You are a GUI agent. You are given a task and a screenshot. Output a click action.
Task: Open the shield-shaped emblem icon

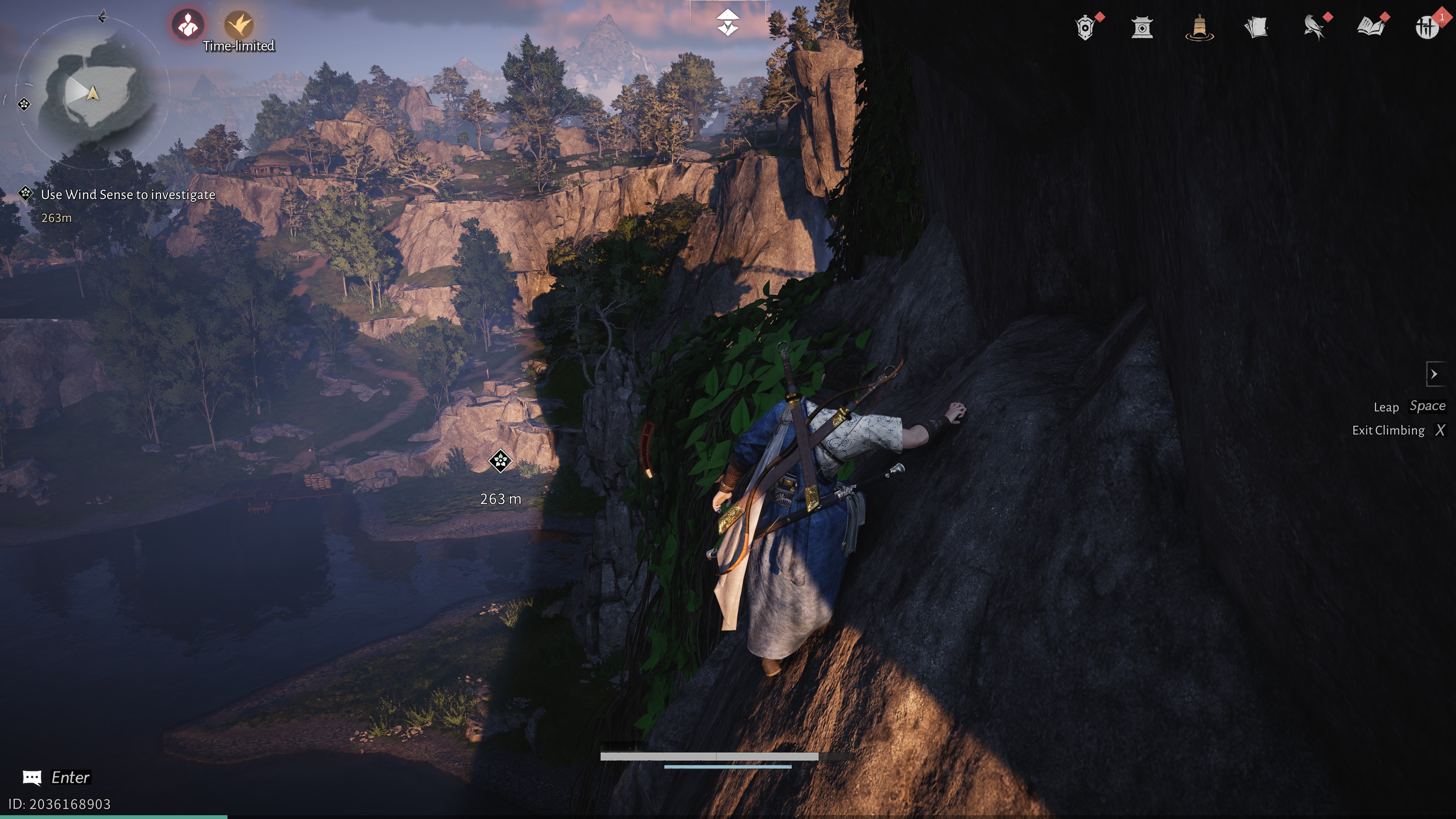(1085, 27)
